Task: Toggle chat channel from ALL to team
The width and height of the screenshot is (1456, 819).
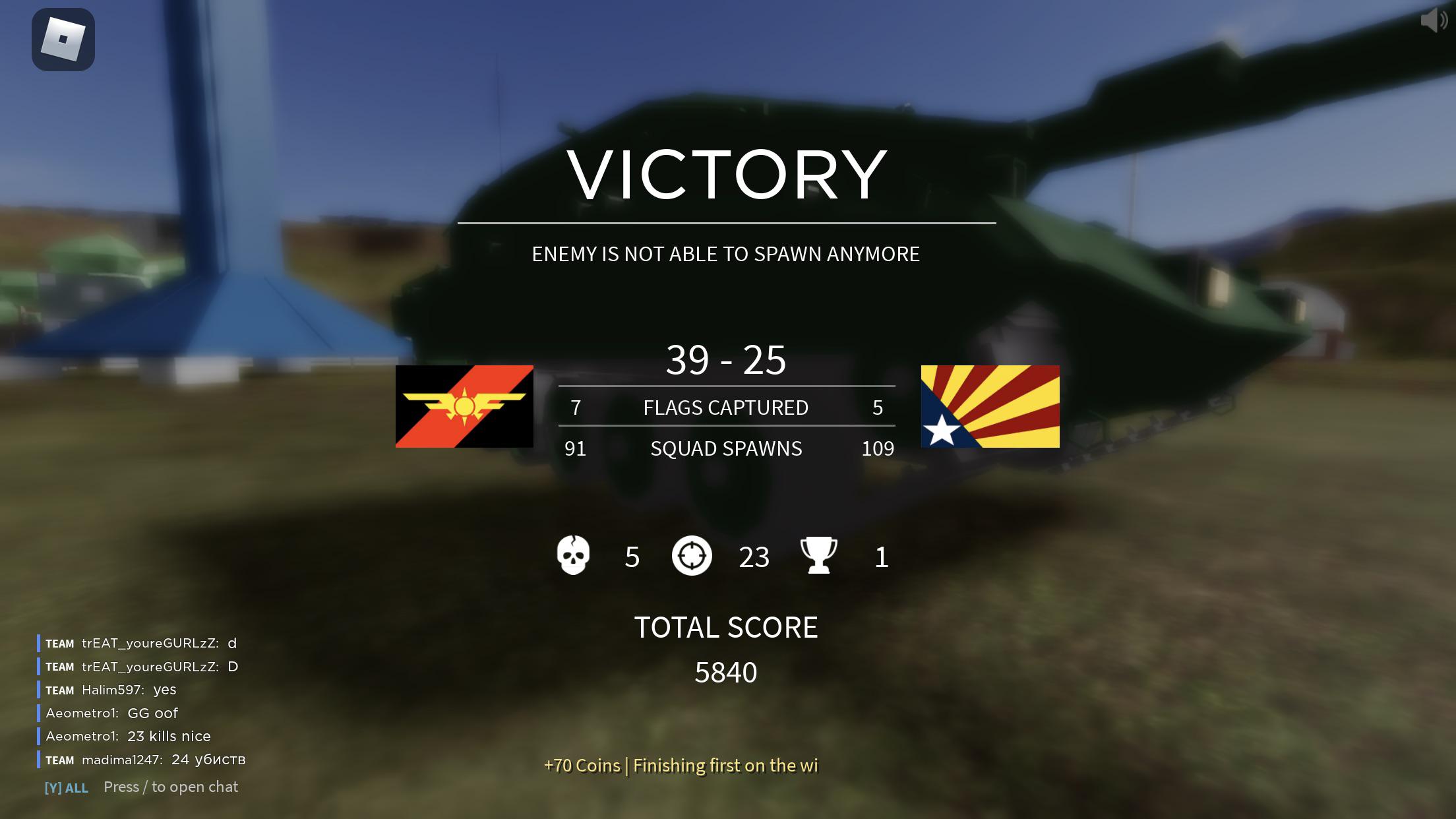Action: (66, 787)
